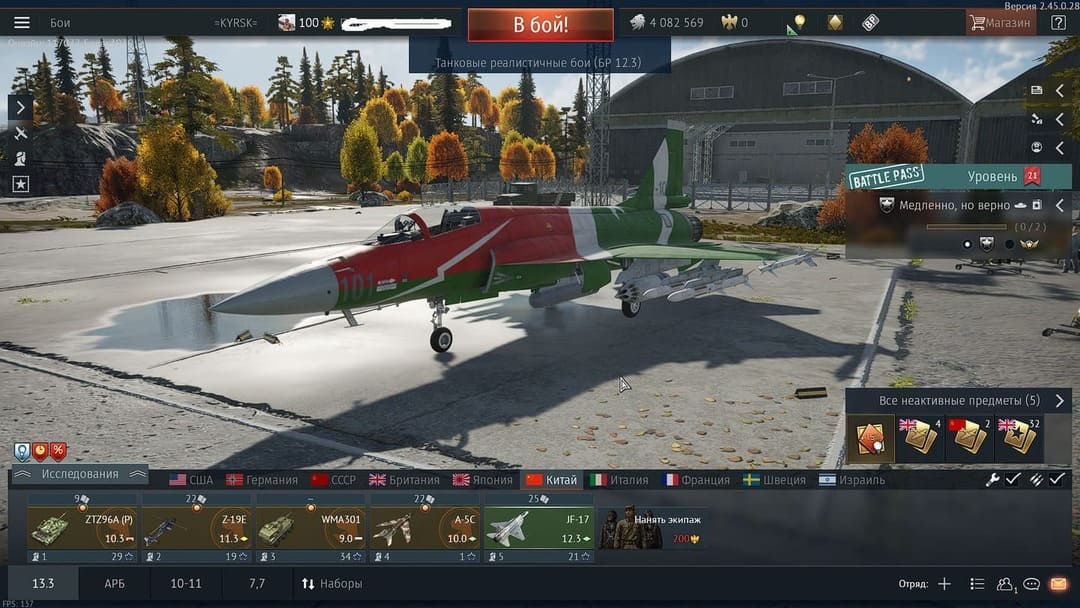The width and height of the screenshot is (1080, 608).
Task: Open the Наборы presets list
Action: click(x=332, y=583)
